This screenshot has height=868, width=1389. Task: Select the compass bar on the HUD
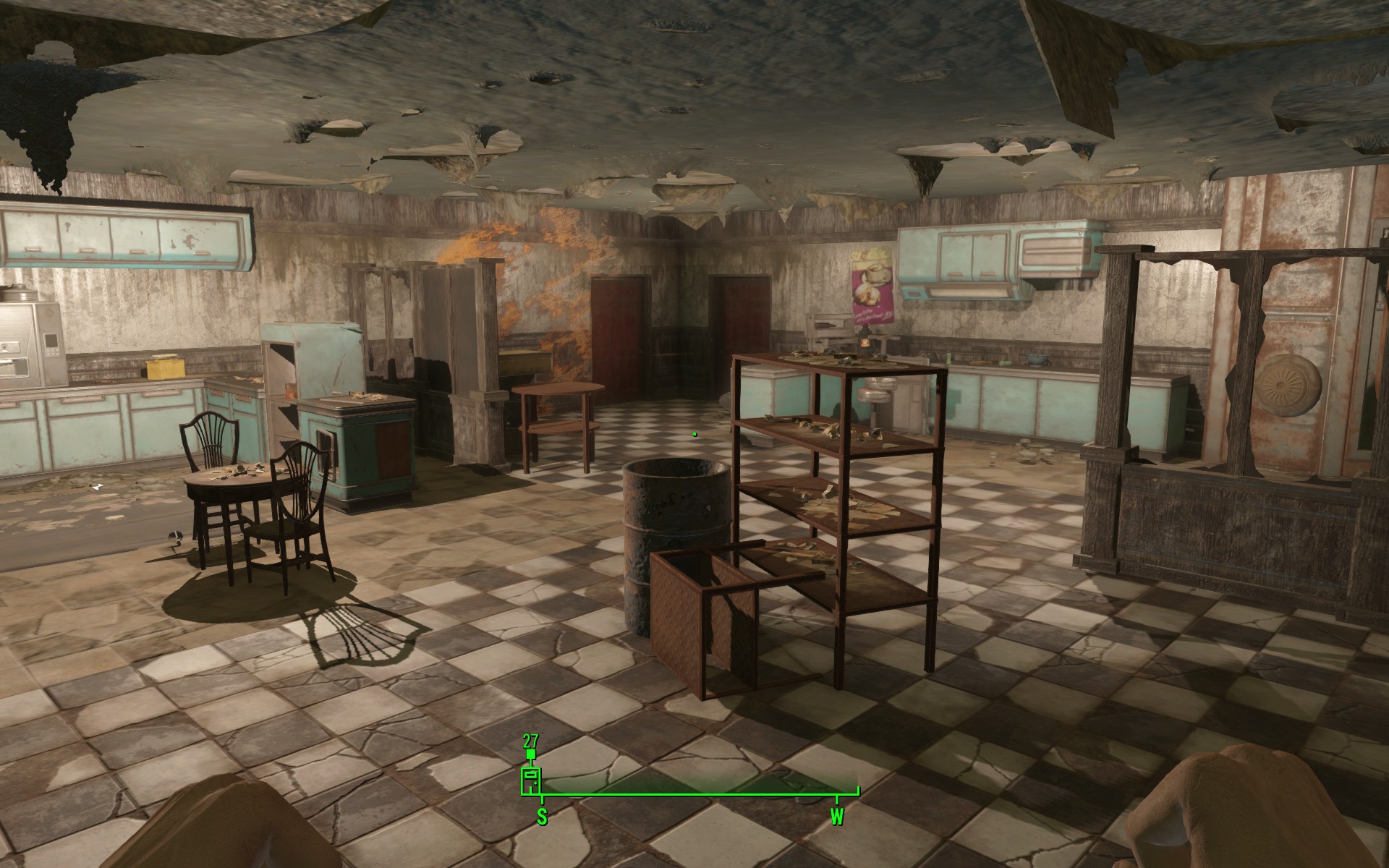pyautogui.click(x=700, y=796)
